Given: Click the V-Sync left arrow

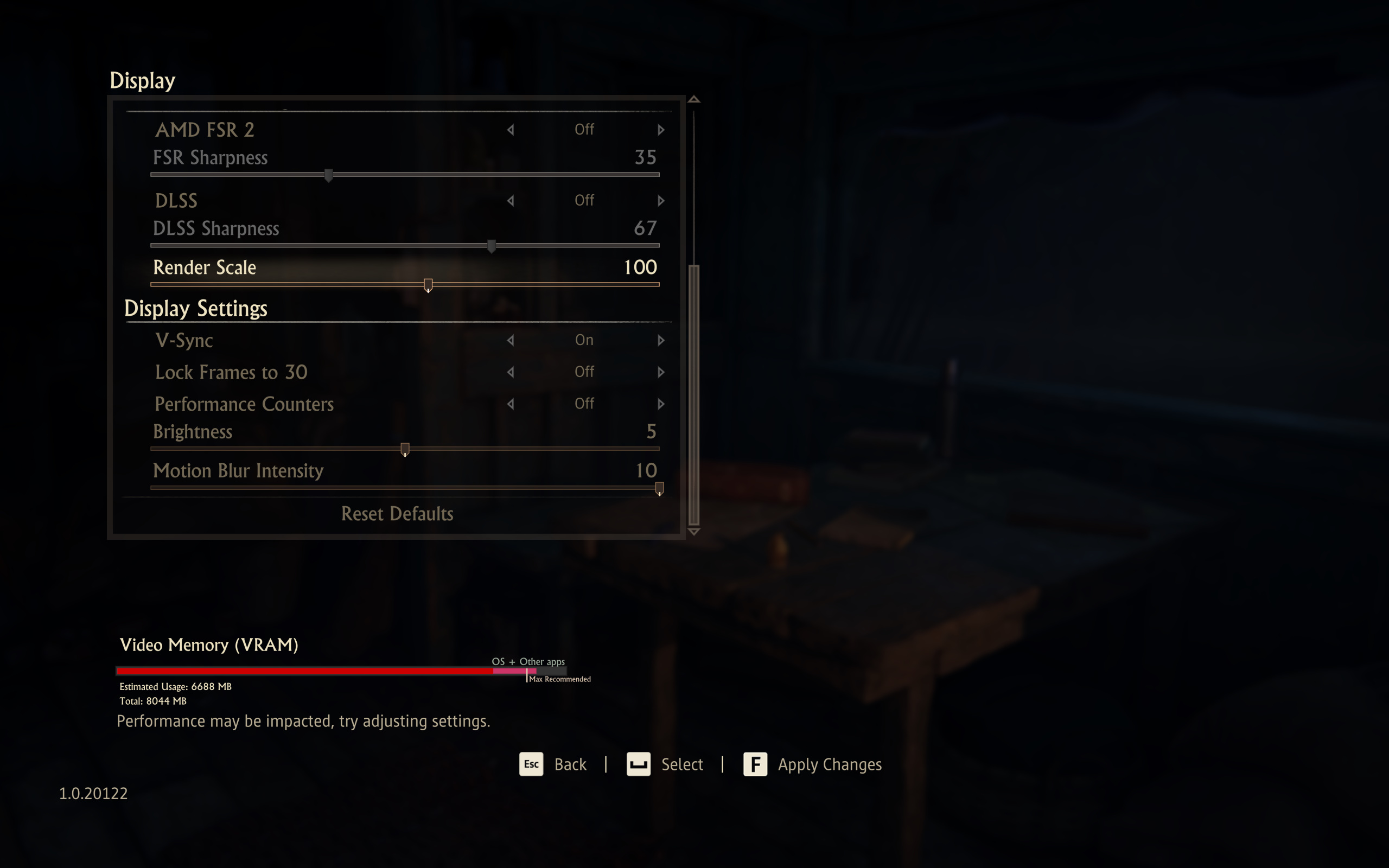Looking at the screenshot, I should point(510,341).
